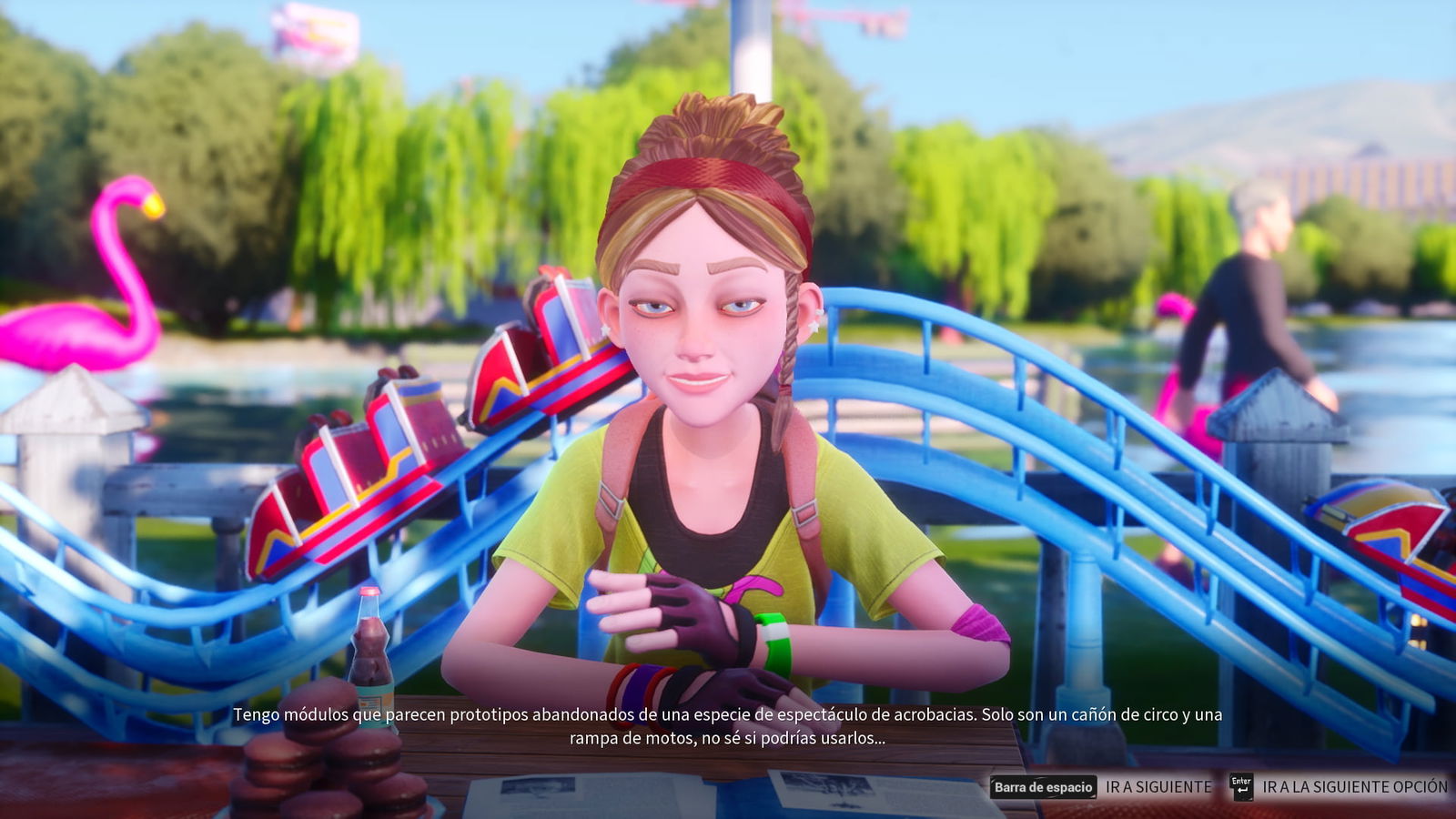Select the cola bottle on the table
1456x819 pixels.
pyautogui.click(x=368, y=646)
